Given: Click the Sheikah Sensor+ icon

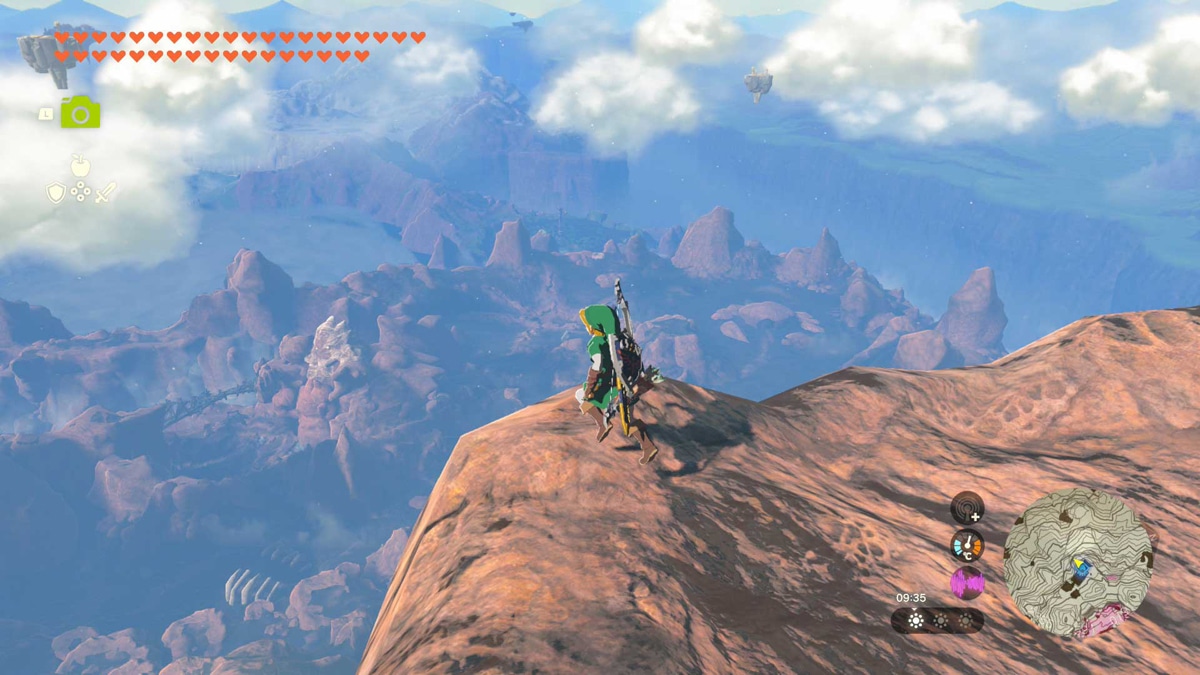Looking at the screenshot, I should coord(967,508).
